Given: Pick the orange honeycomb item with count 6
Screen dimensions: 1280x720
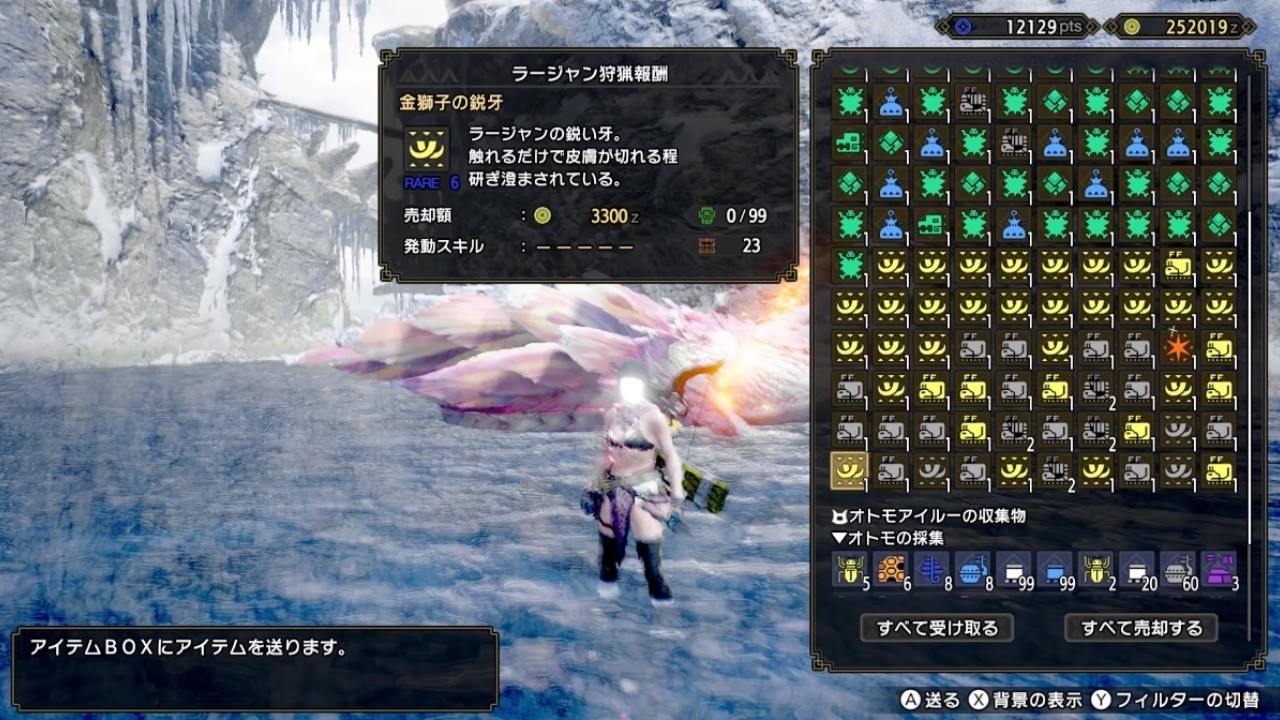Looking at the screenshot, I should click(890, 569).
